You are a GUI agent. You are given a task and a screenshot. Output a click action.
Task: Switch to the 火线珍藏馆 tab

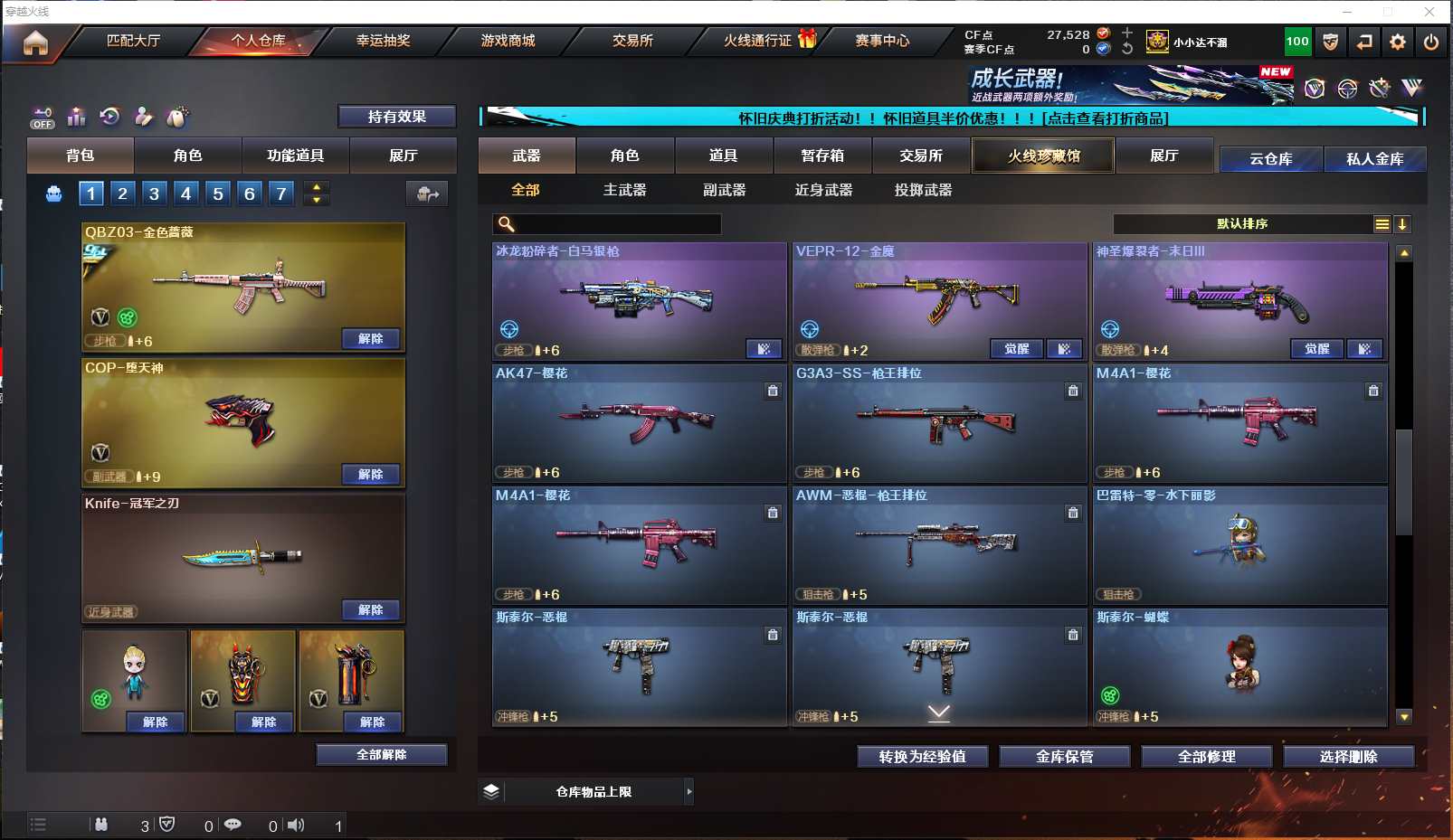click(x=1043, y=156)
